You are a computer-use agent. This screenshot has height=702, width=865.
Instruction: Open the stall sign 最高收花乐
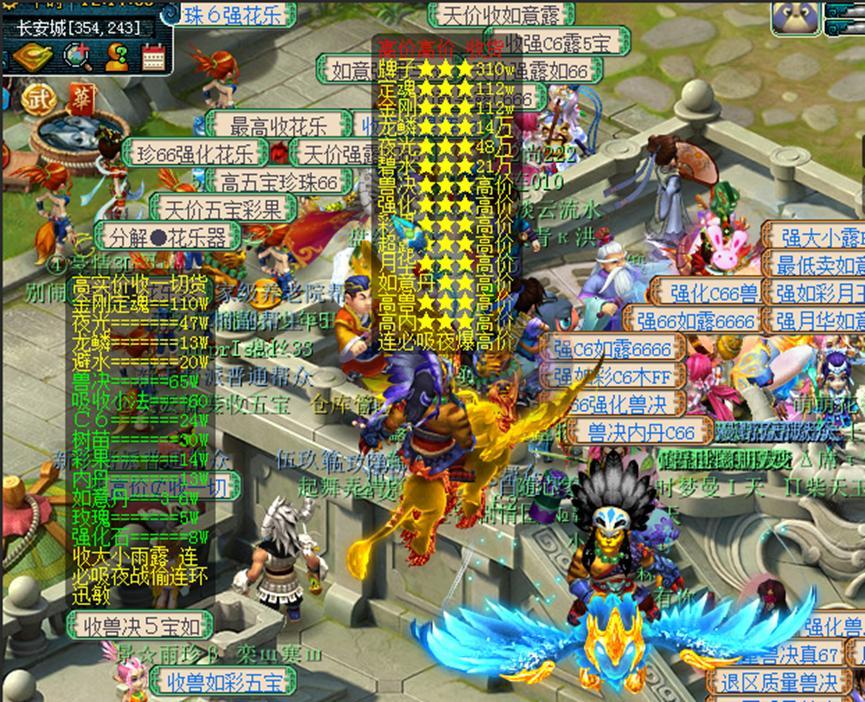click(279, 127)
